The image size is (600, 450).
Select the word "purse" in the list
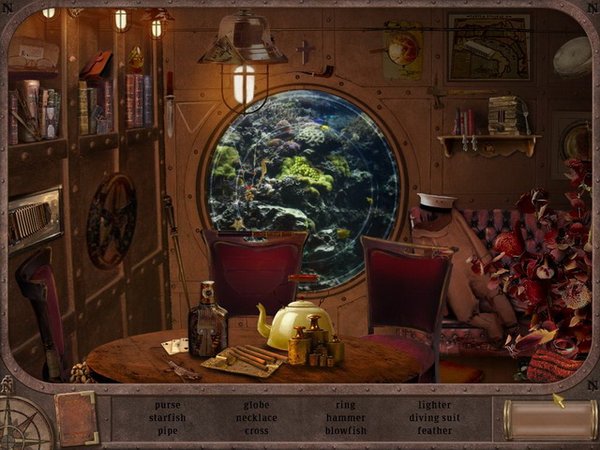[168, 405]
